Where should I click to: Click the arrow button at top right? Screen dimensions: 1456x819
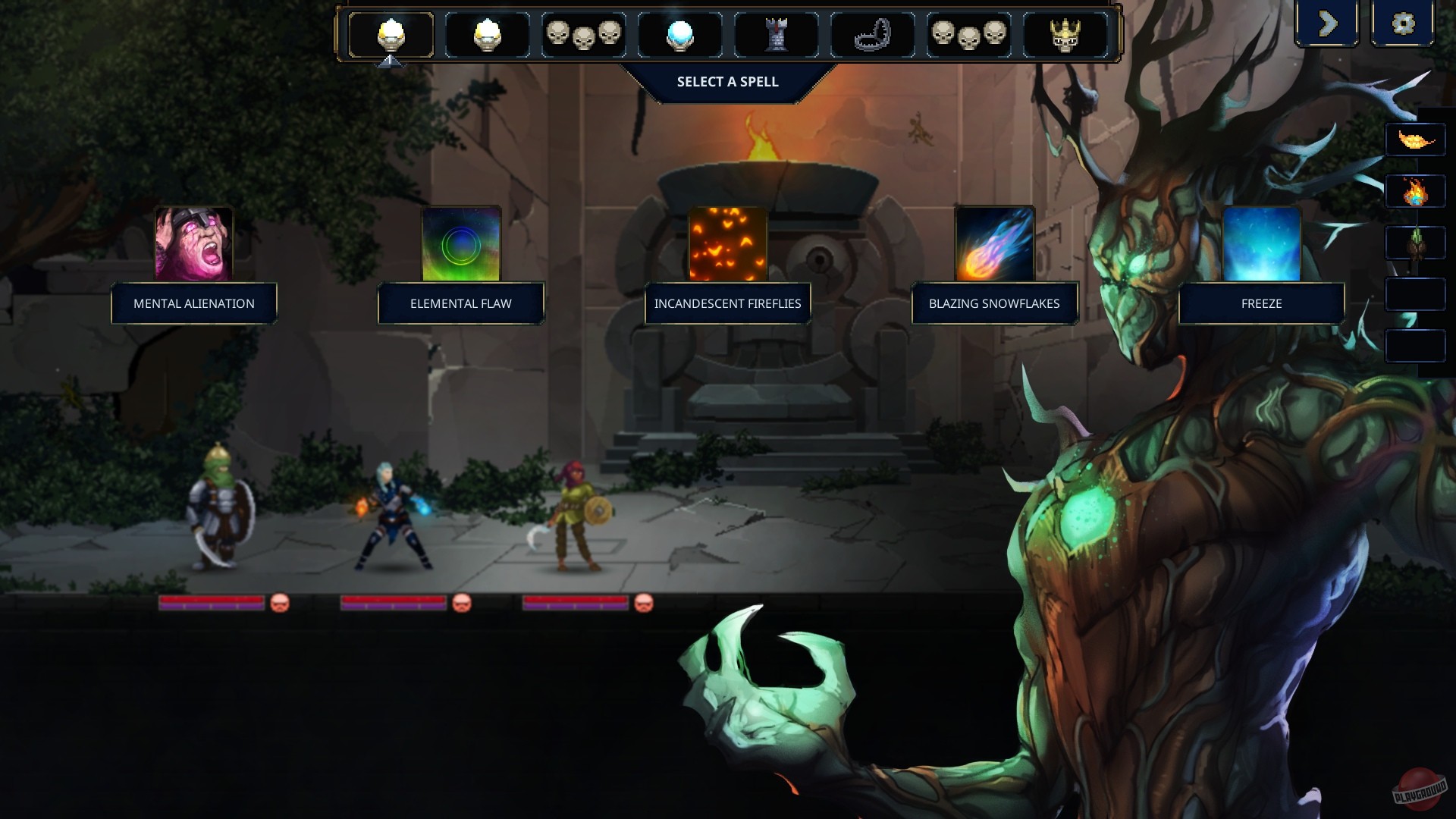coord(1328,24)
